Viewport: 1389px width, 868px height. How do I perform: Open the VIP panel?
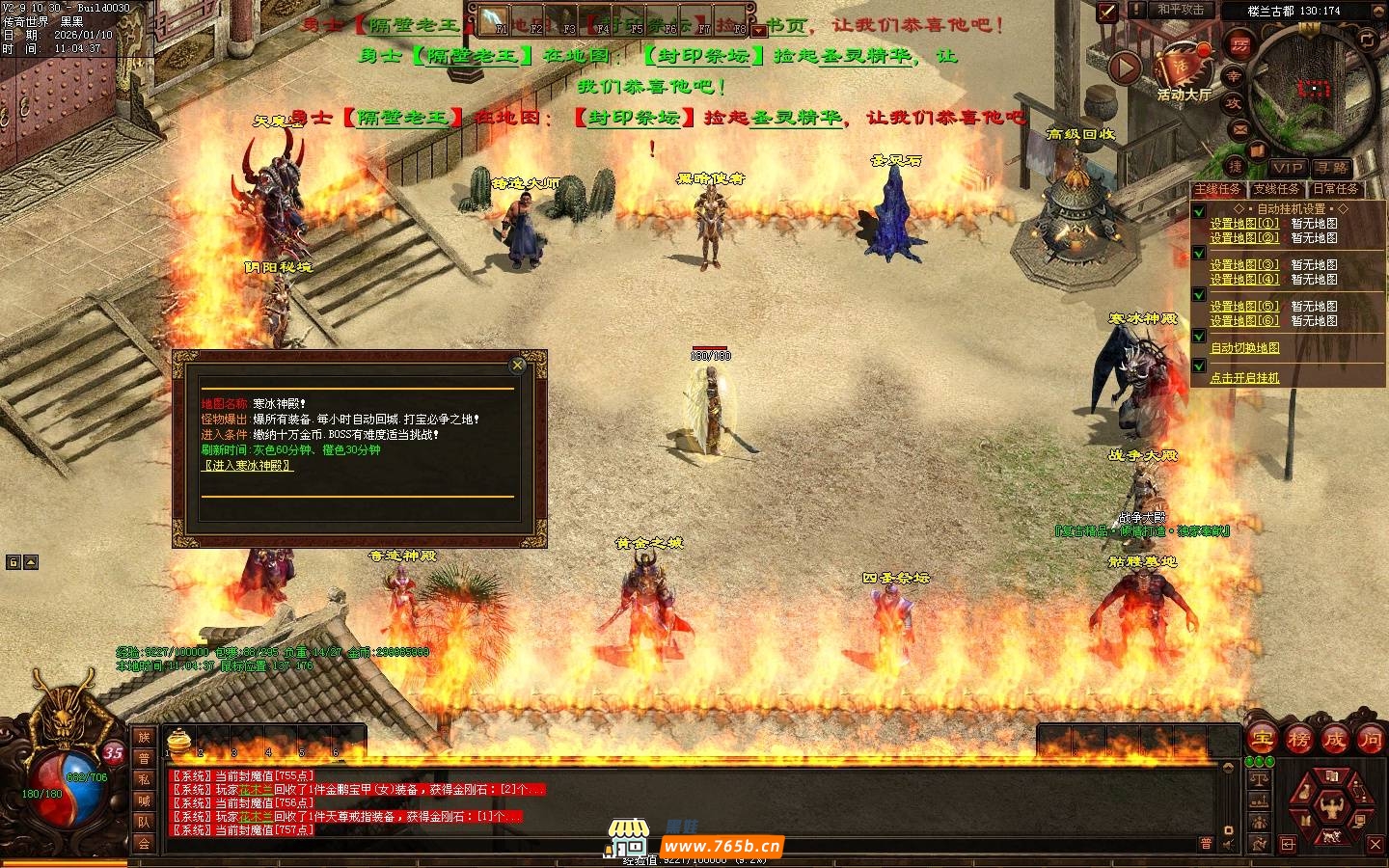tap(1287, 167)
